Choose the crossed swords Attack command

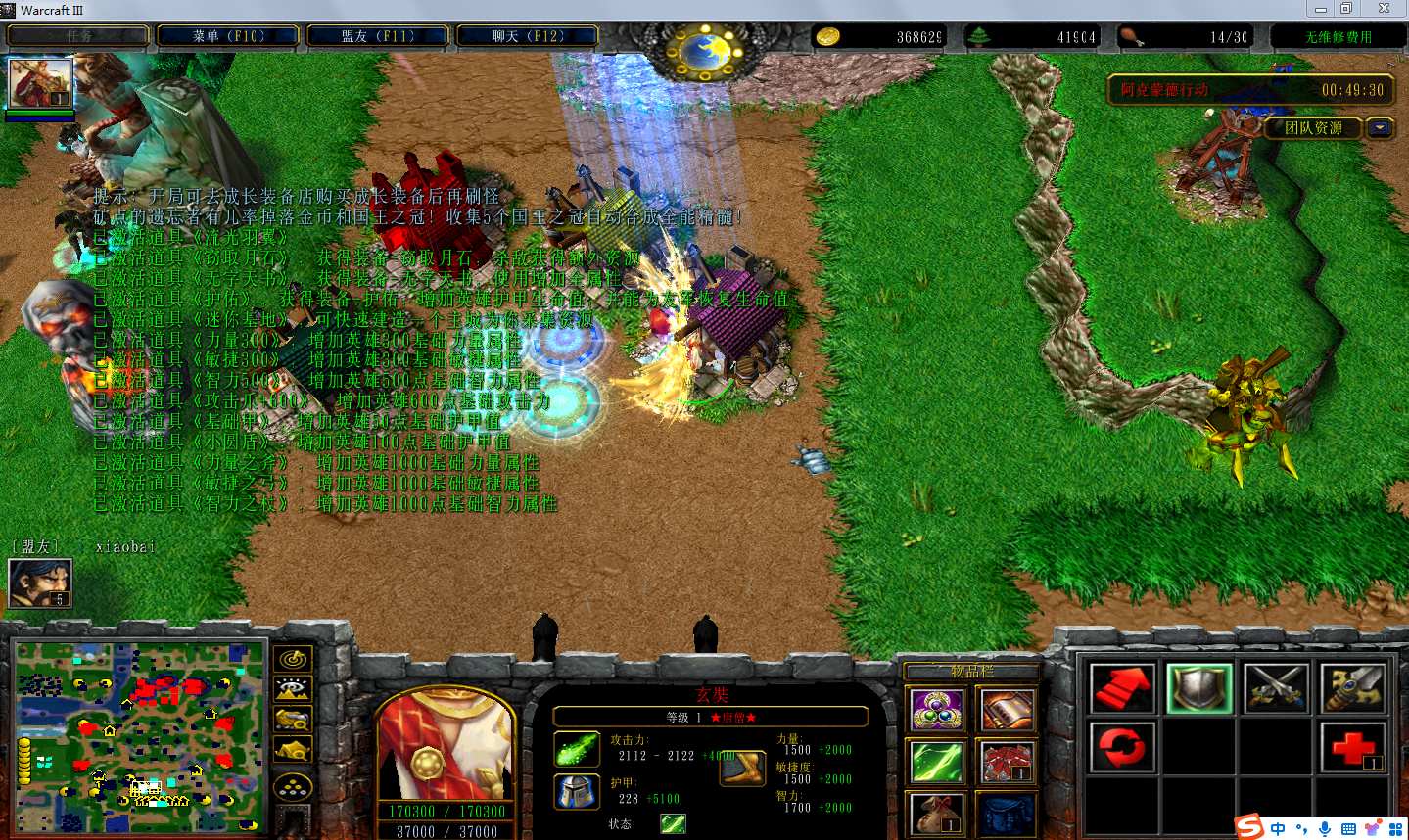(x=1276, y=687)
